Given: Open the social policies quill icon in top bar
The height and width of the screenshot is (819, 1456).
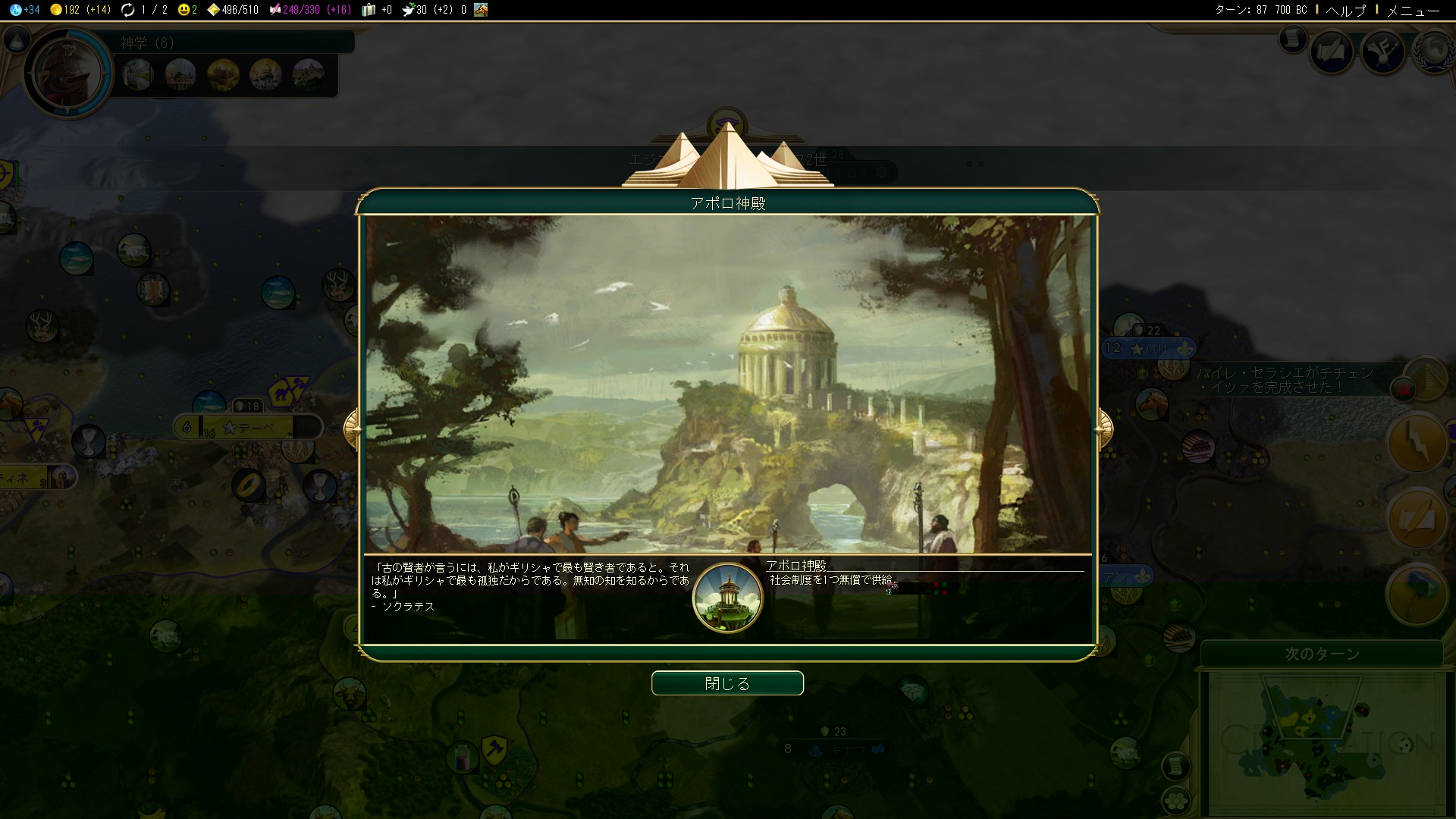Looking at the screenshot, I should [x=1332, y=52].
